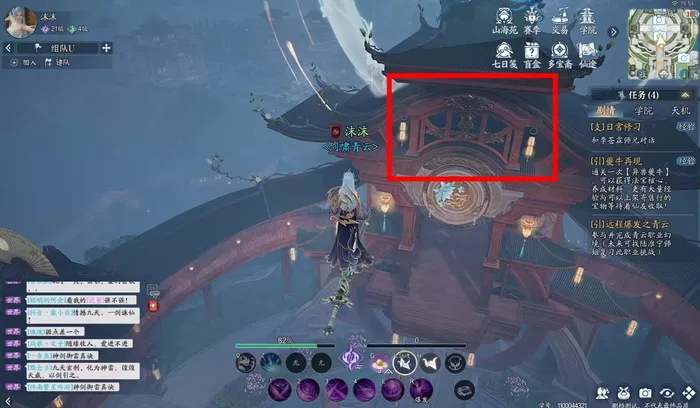Open the camera screenshot mode icon

[x=645, y=392]
